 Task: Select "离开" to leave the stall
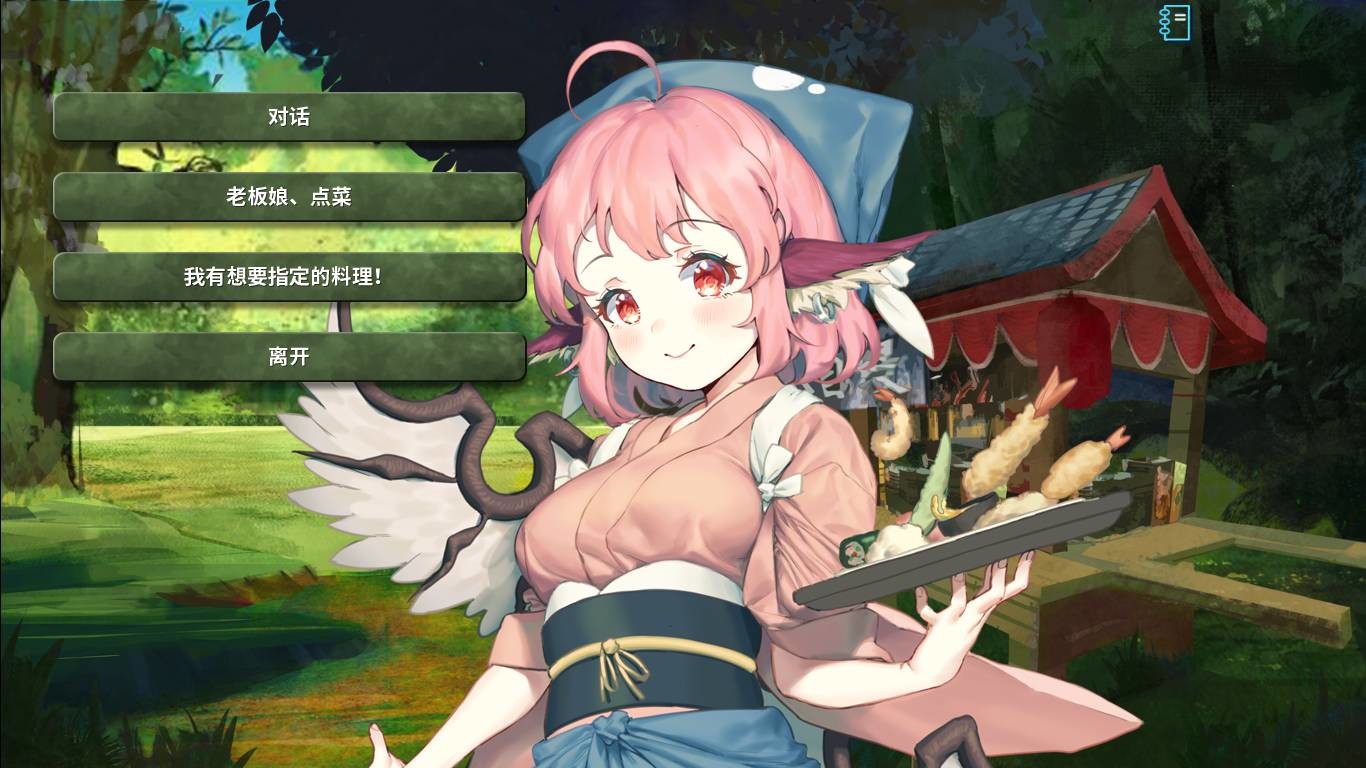(x=288, y=355)
